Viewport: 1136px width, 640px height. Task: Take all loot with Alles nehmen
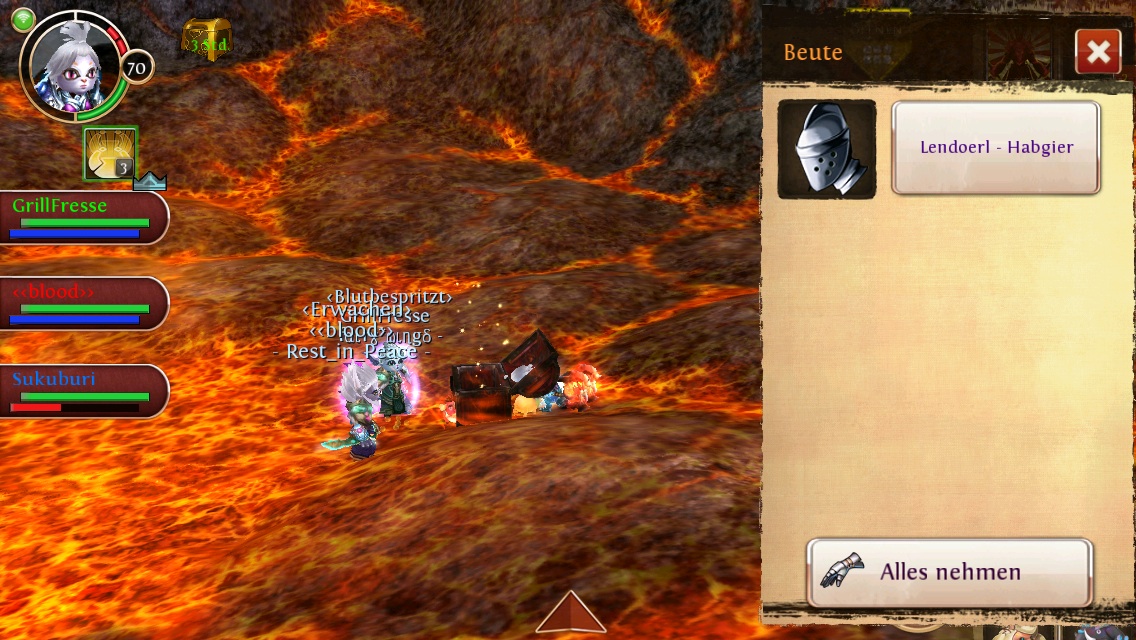coord(949,572)
